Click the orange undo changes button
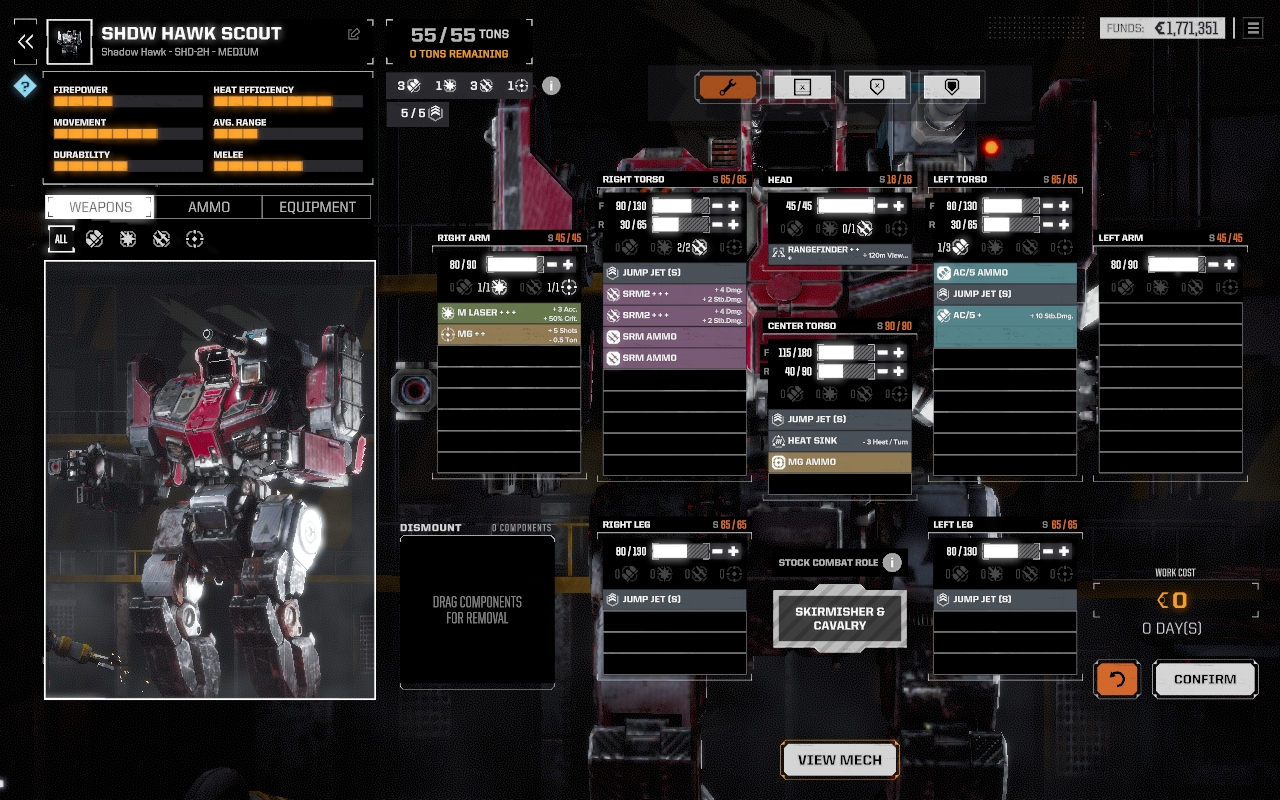Image resolution: width=1280 pixels, height=800 pixels. pyautogui.click(x=1117, y=679)
